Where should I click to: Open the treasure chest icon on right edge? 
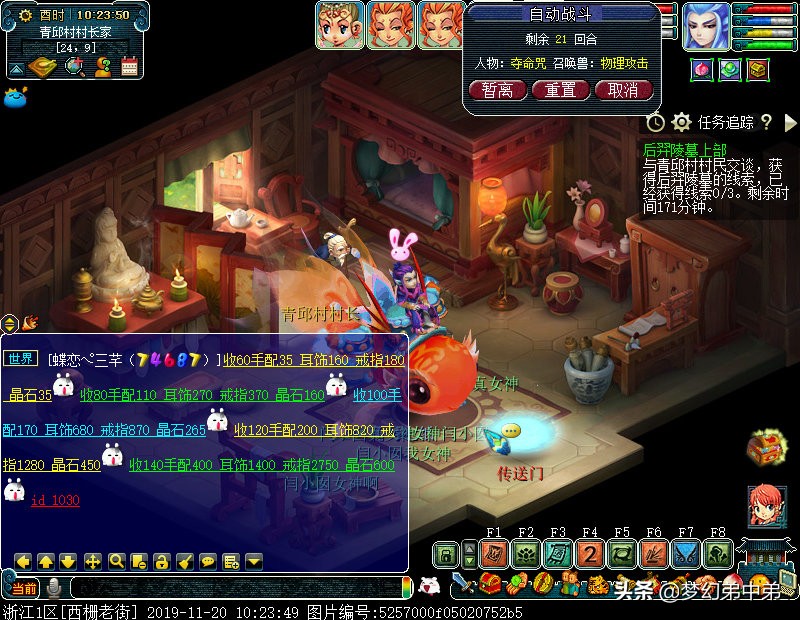[765, 447]
